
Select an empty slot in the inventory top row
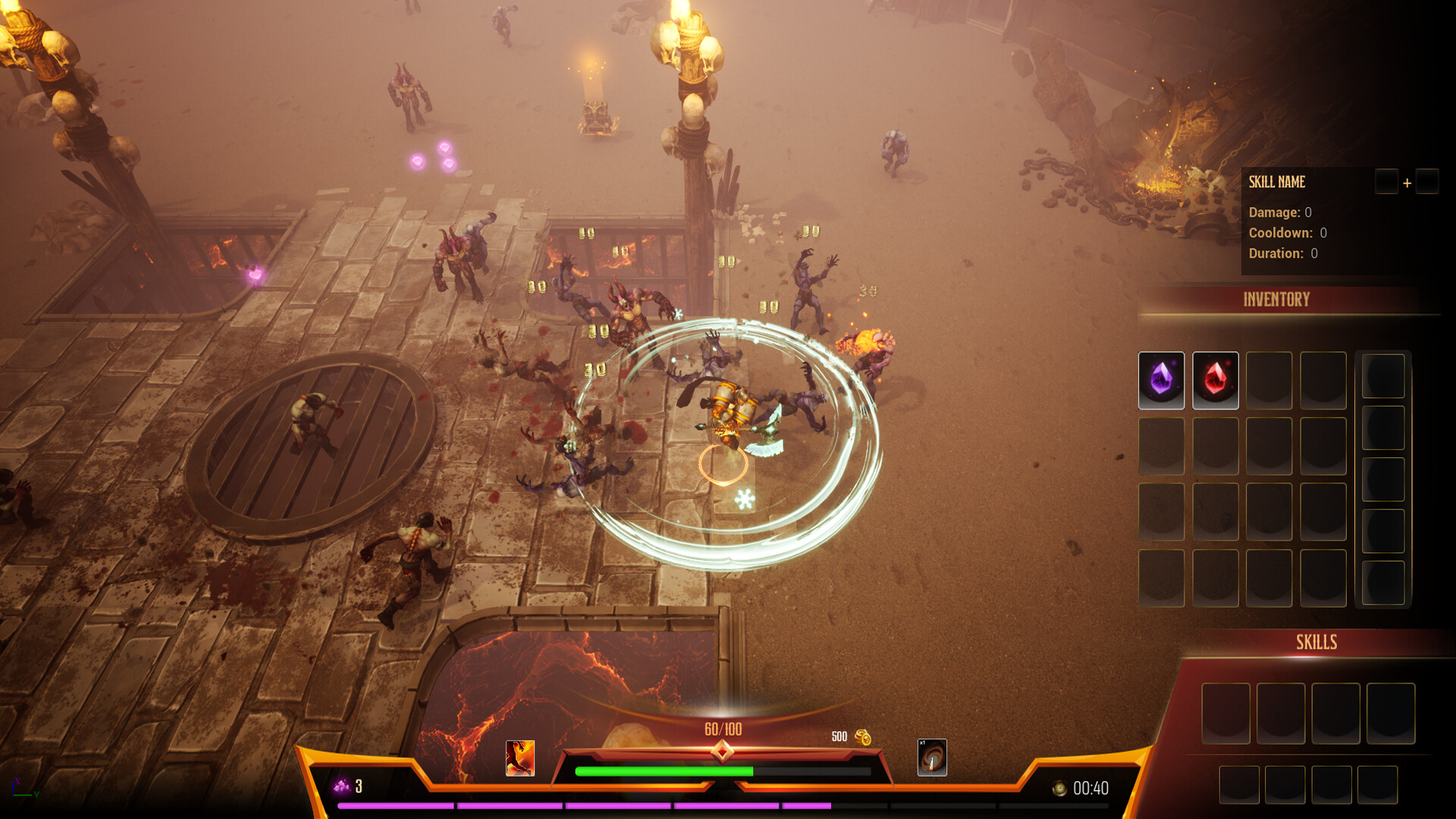point(1269,380)
